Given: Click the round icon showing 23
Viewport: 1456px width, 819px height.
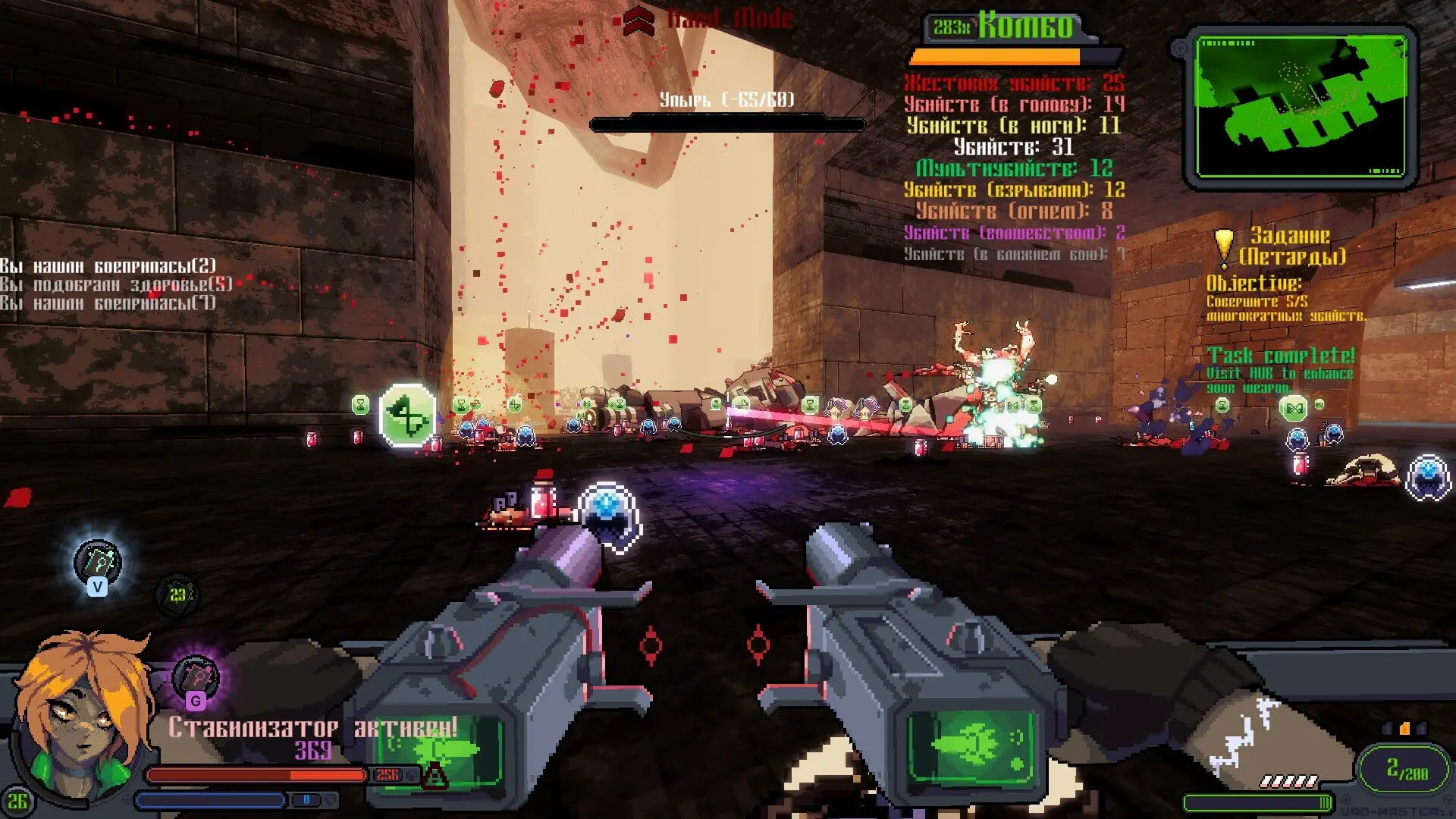Looking at the screenshot, I should pyautogui.click(x=177, y=595).
